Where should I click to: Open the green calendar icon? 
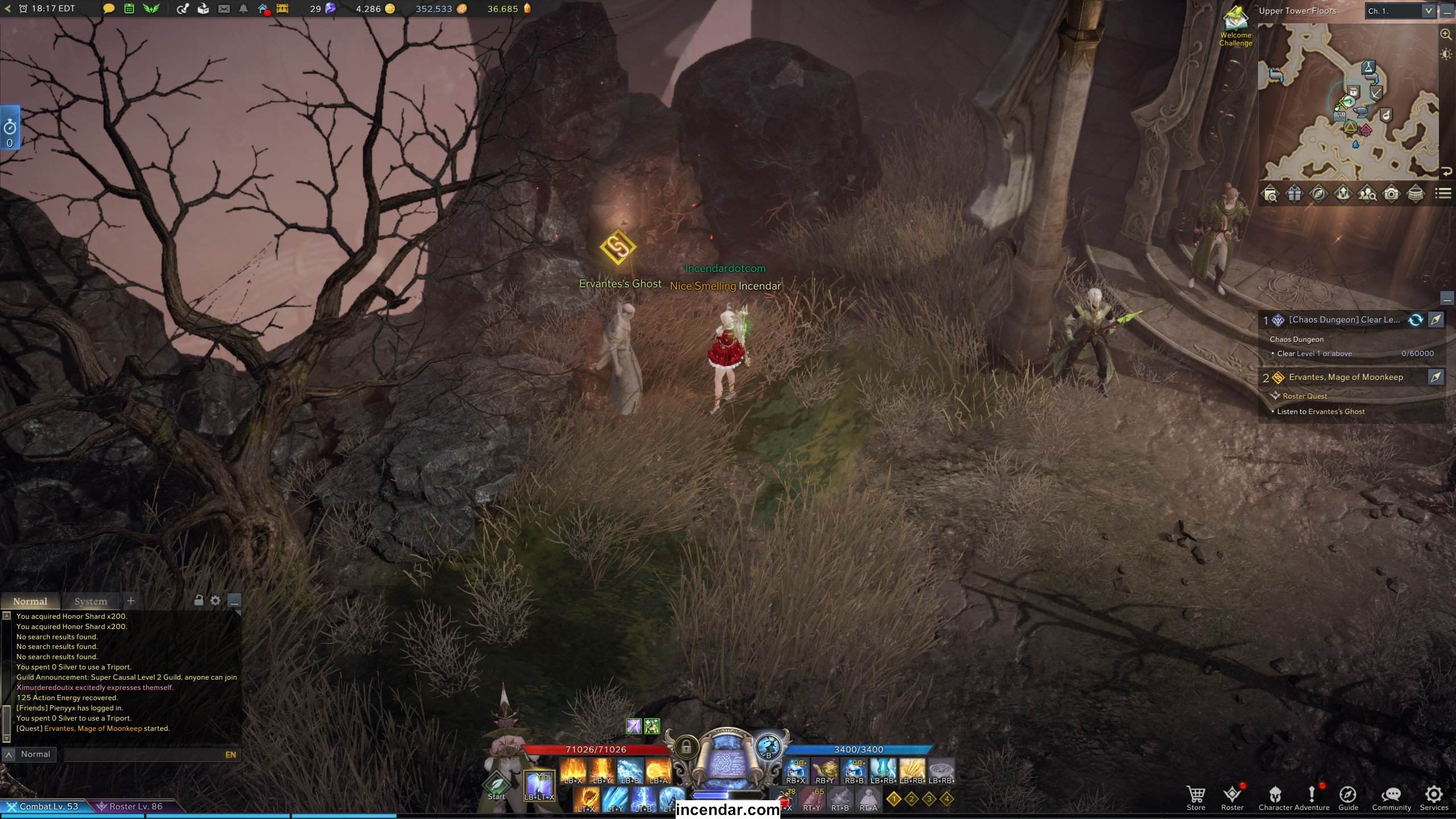coord(129,9)
